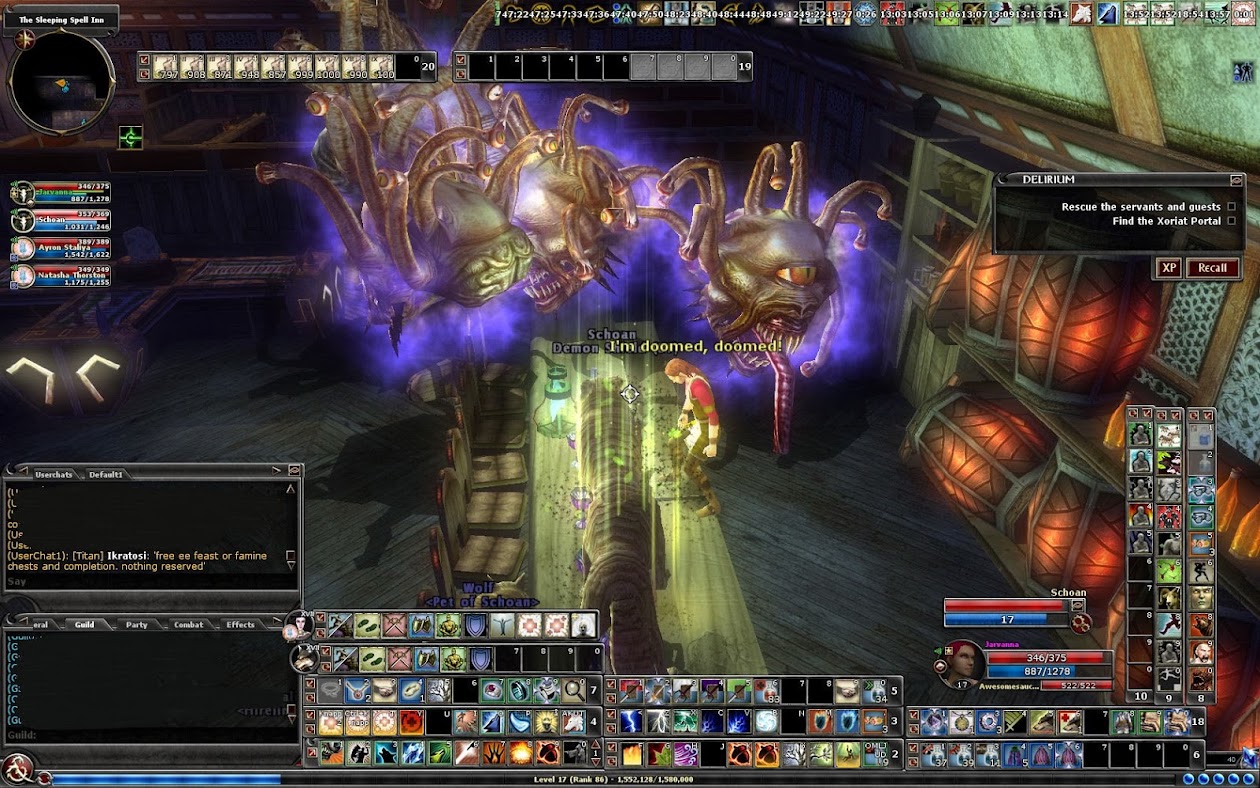Open the main menu red swirl button
Screen dimensions: 1260x788
[x=17, y=769]
